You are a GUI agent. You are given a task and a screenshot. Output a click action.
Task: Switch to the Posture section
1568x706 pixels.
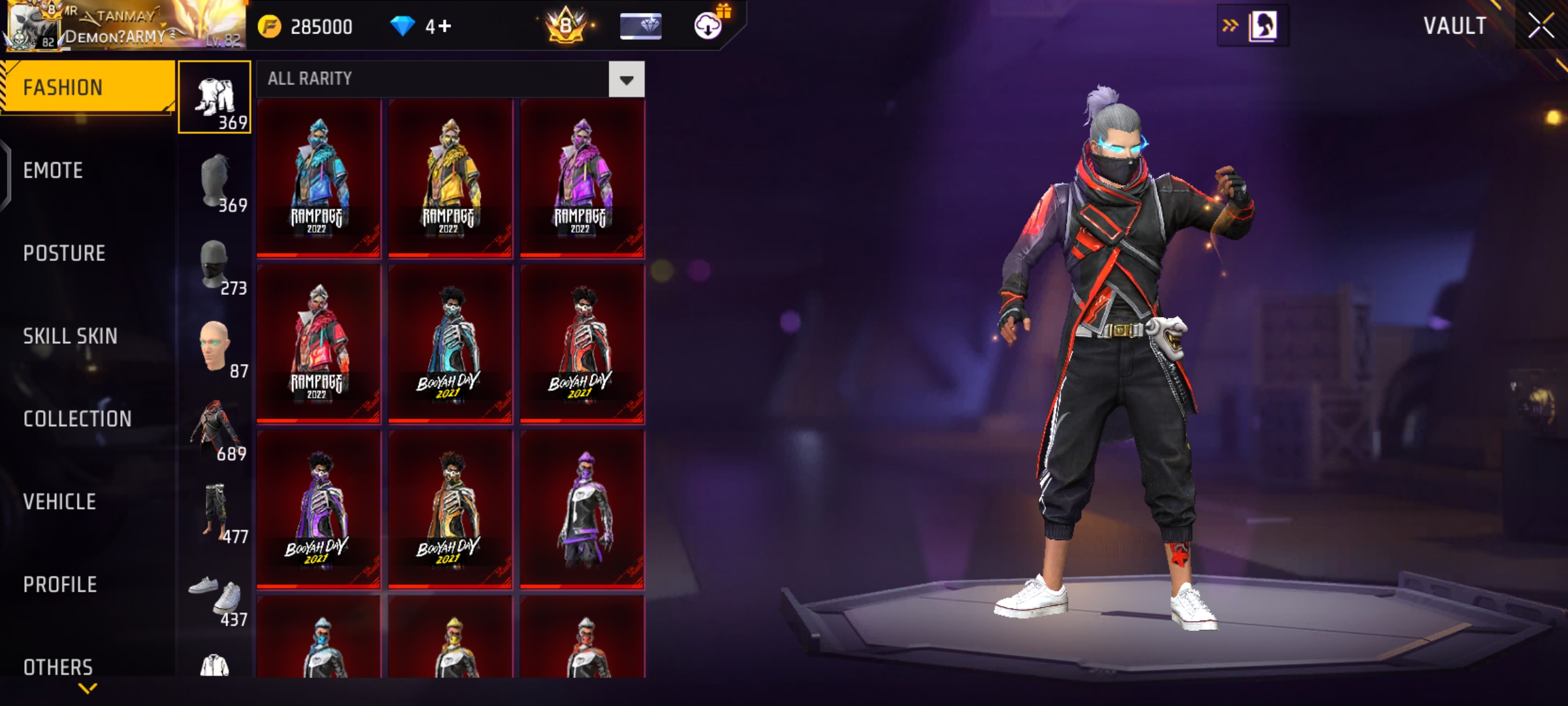click(64, 254)
